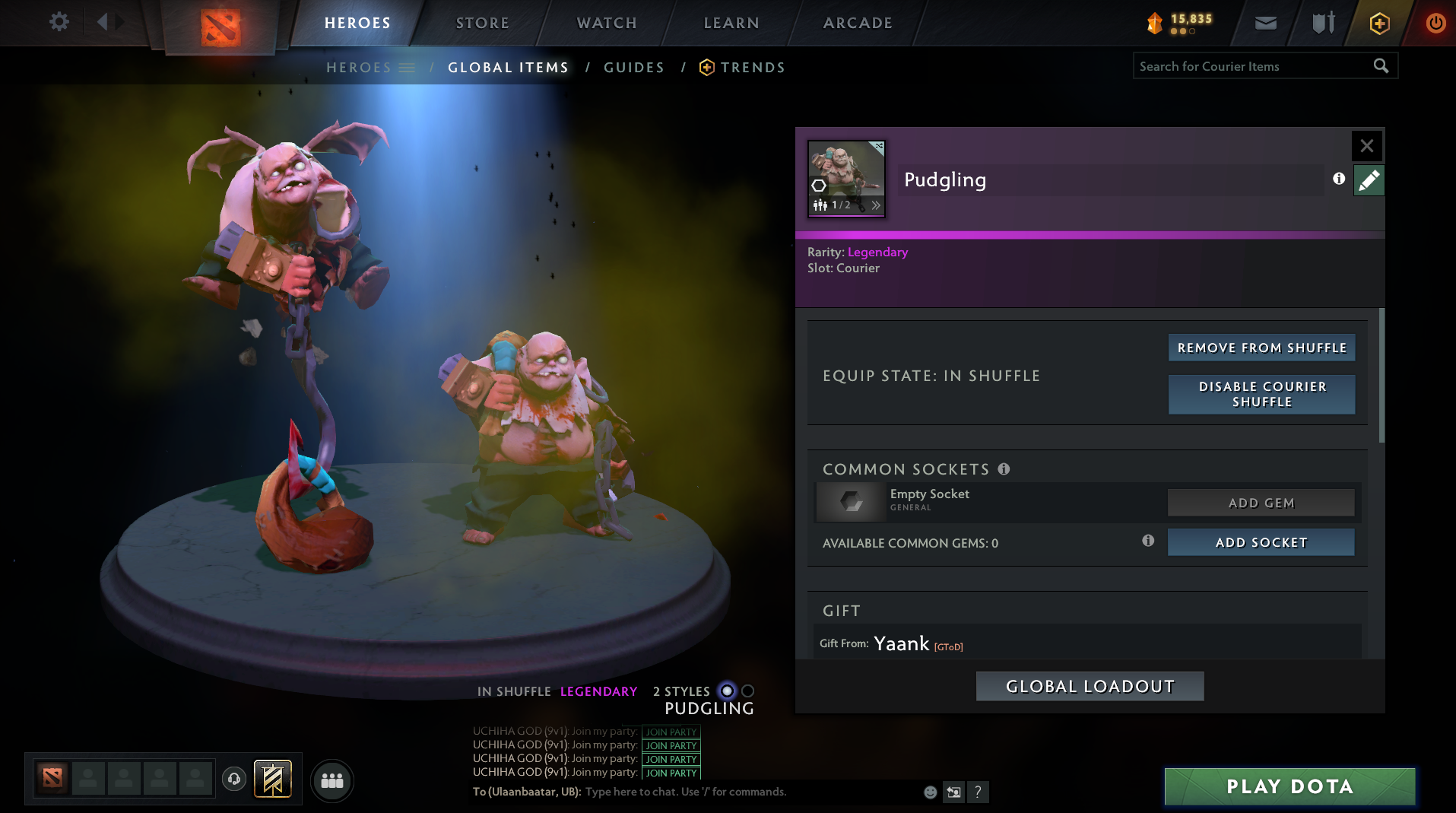Screen dimensions: 1456x813
Task: Open the Armory shield-and-sword icon
Action: tap(1321, 23)
